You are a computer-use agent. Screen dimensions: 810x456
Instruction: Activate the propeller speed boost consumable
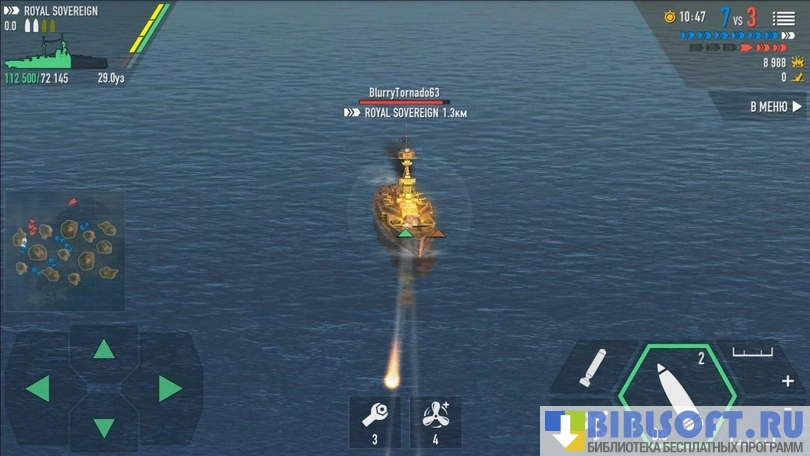(x=436, y=420)
